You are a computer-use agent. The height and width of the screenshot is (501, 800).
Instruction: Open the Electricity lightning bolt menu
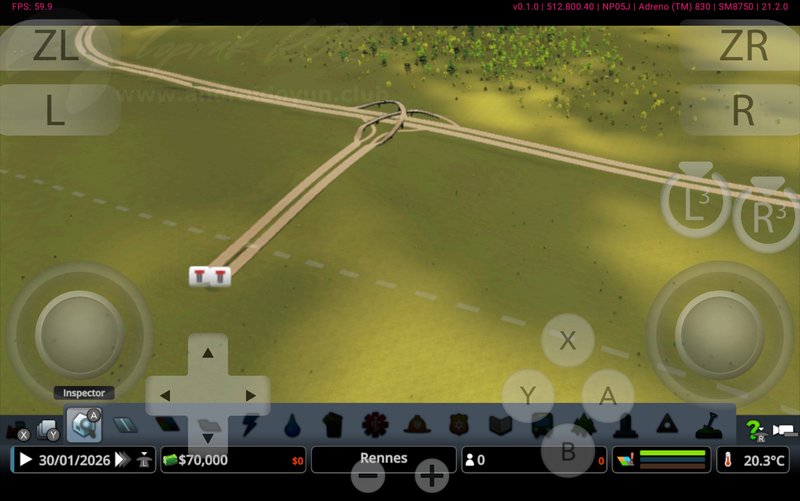[x=250, y=427]
